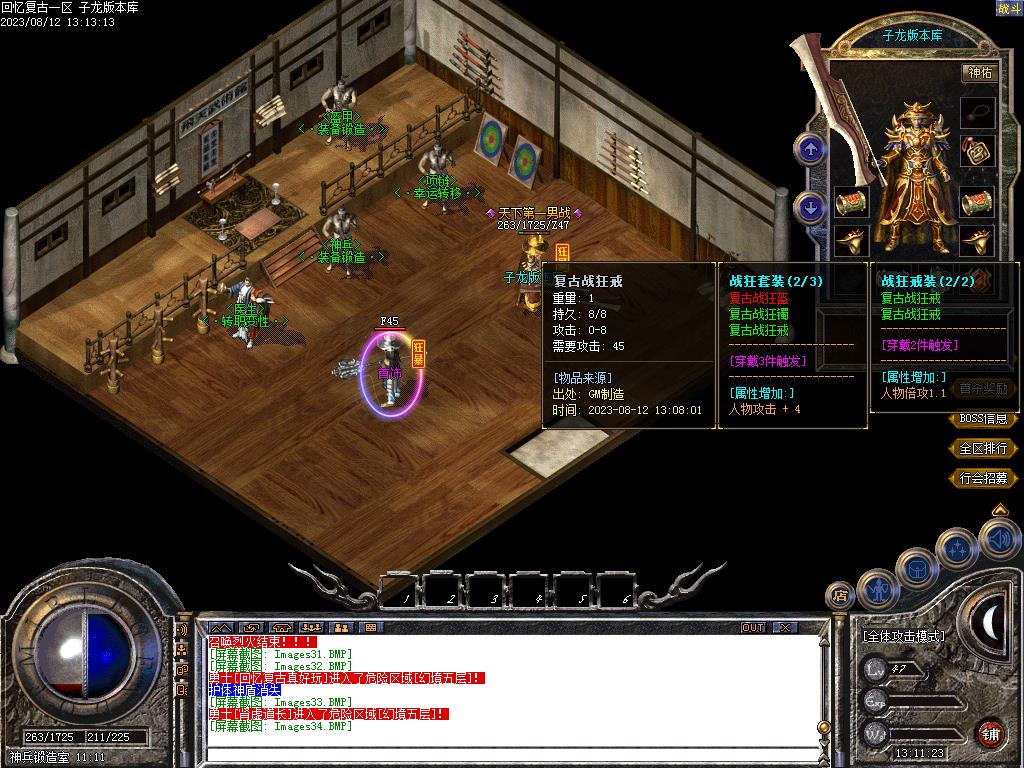
Task: Select the necklace equipment slot
Action: (x=977, y=111)
